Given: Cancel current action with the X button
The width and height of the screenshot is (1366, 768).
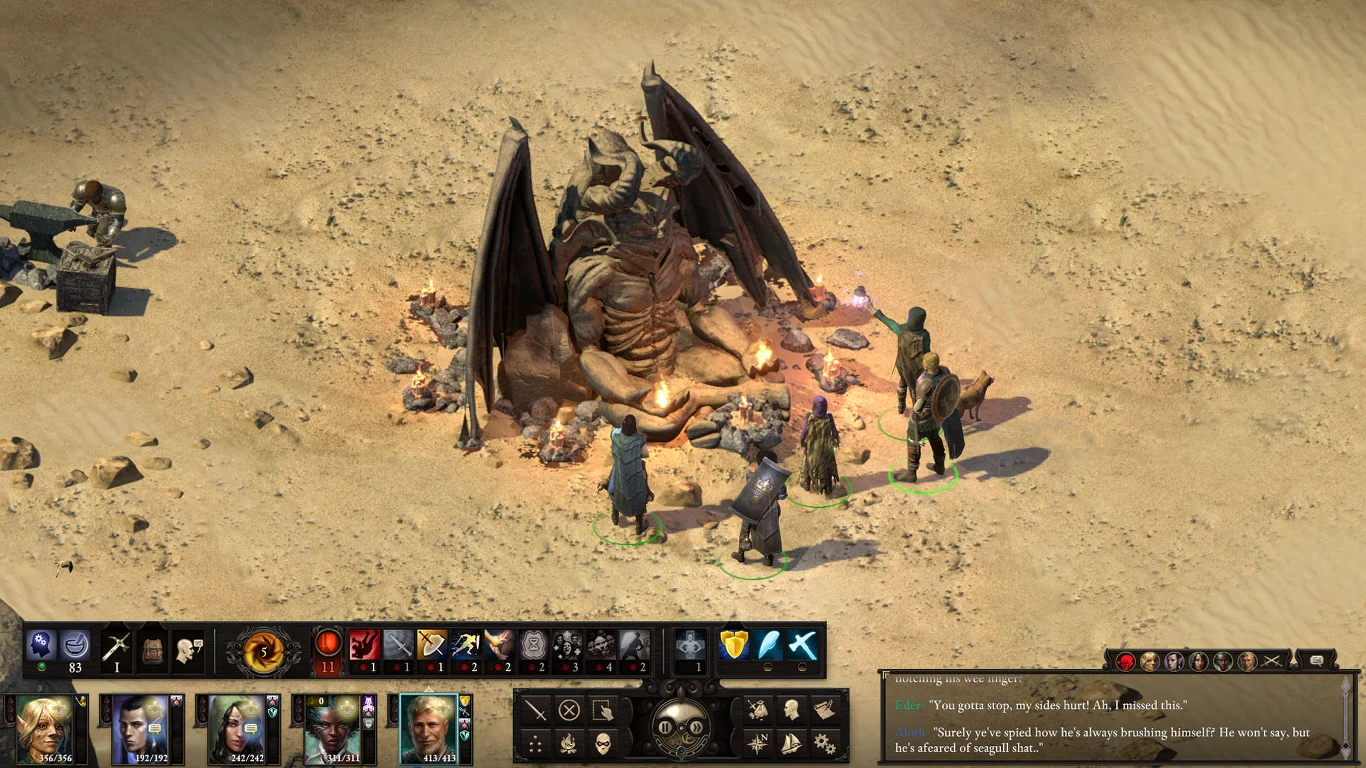Looking at the screenshot, I should [568, 710].
